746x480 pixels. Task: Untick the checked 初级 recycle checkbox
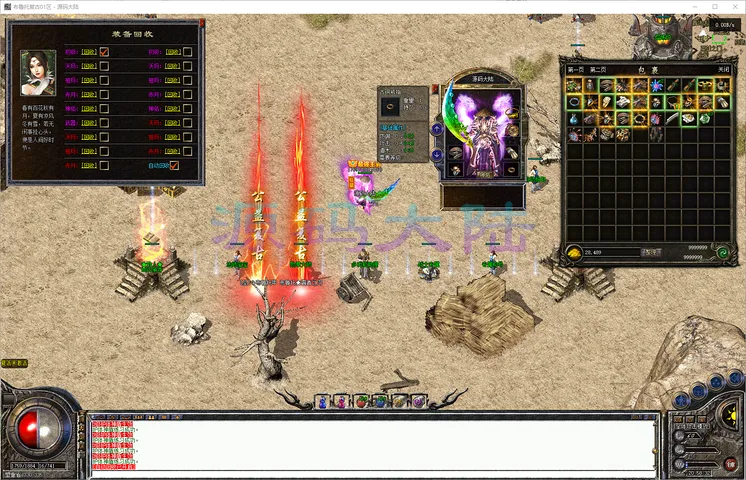[x=104, y=53]
